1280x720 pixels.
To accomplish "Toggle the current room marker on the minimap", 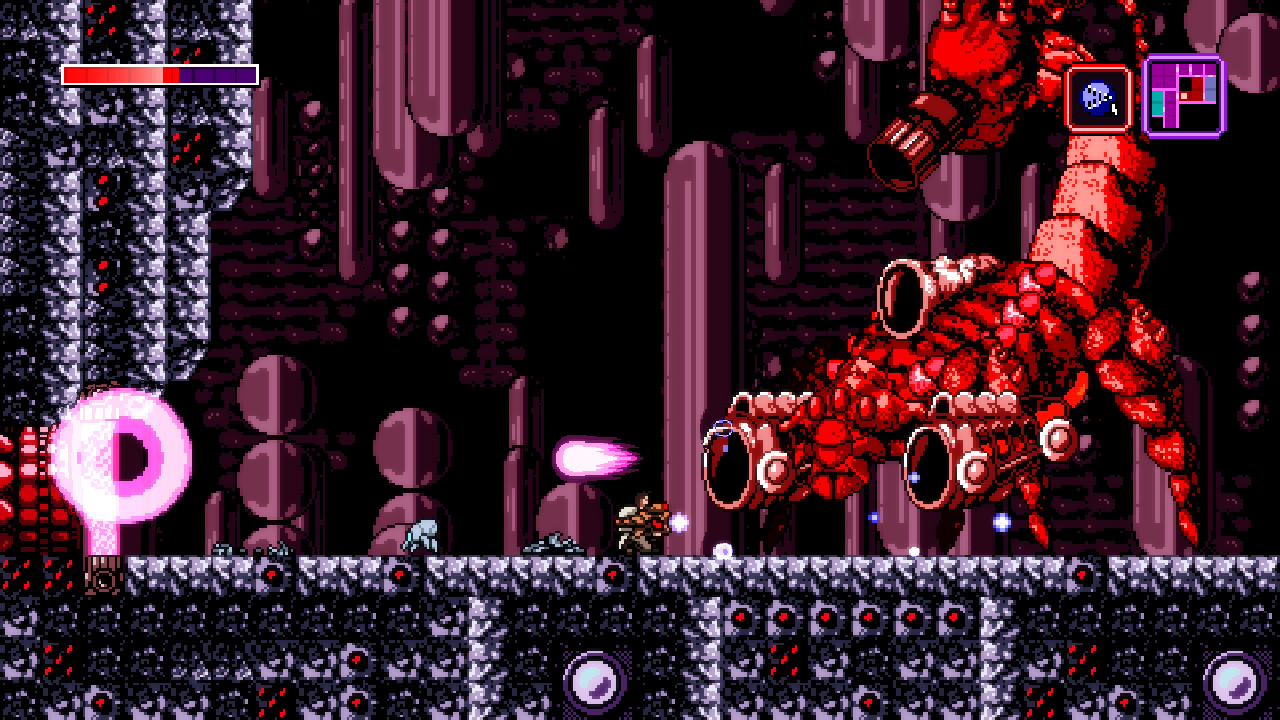I will click(x=1184, y=94).
